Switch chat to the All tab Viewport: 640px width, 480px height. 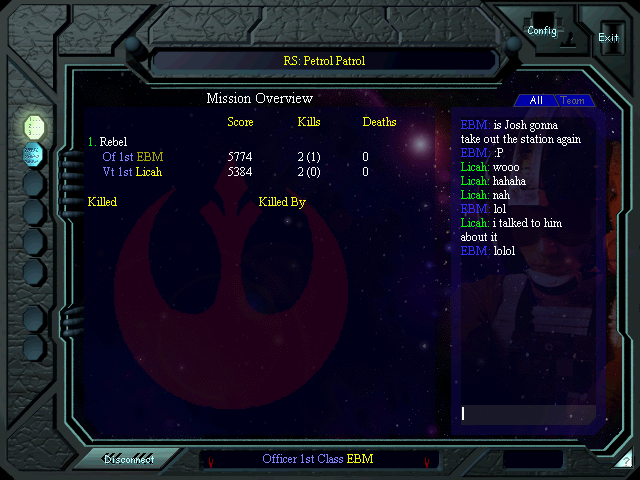[x=536, y=100]
